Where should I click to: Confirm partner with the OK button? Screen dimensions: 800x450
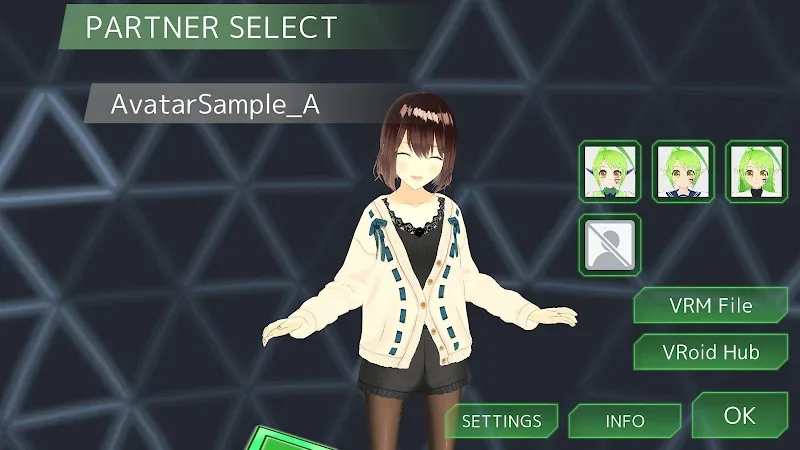(739, 415)
